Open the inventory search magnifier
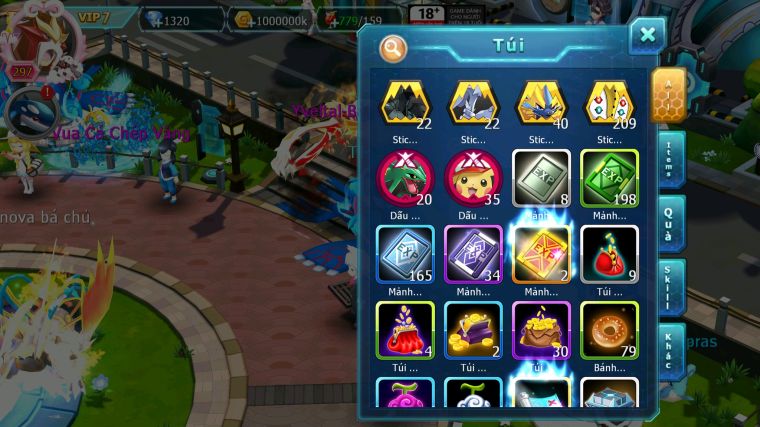The image size is (760, 427). point(394,47)
